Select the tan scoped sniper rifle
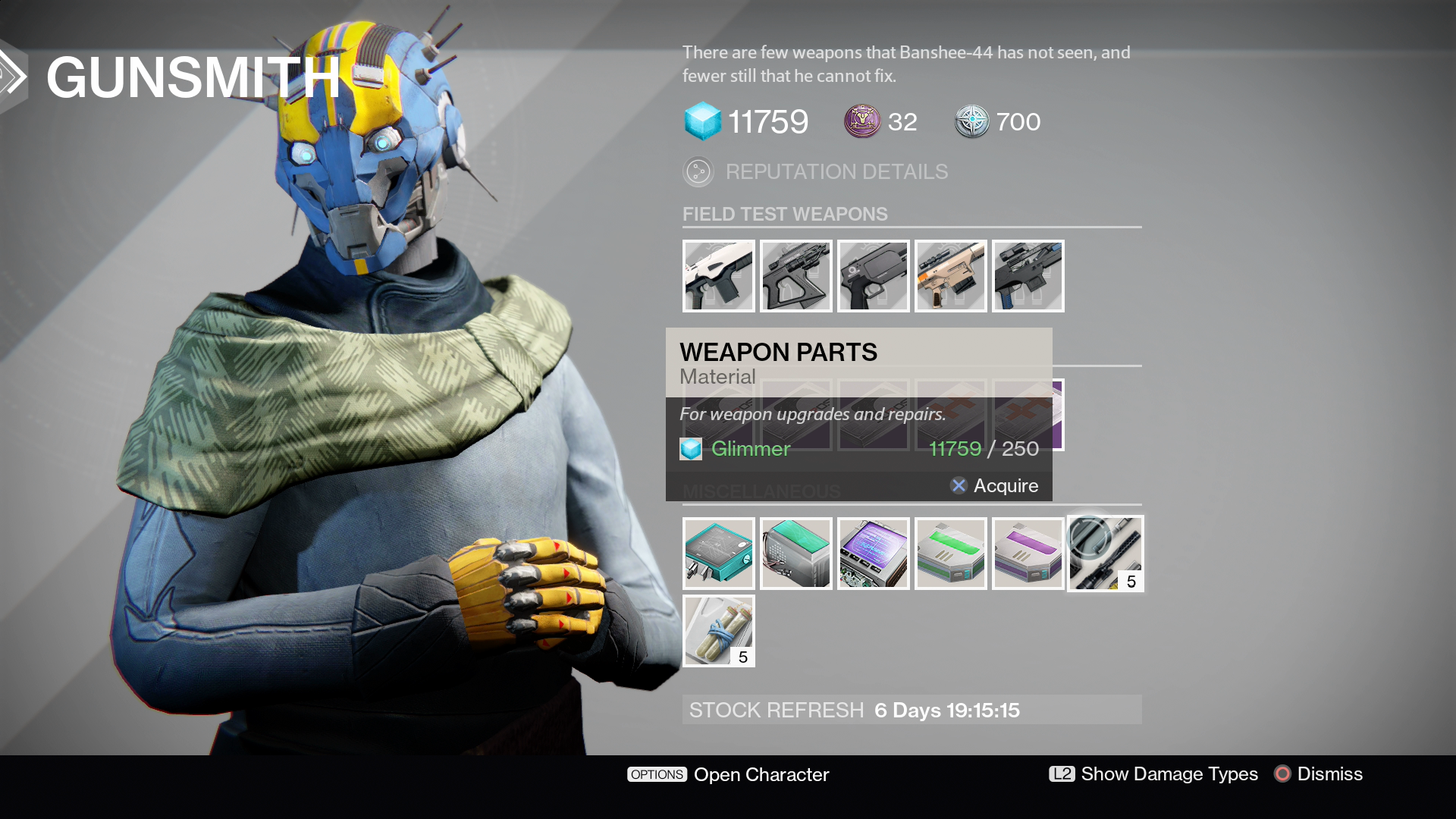 950,276
